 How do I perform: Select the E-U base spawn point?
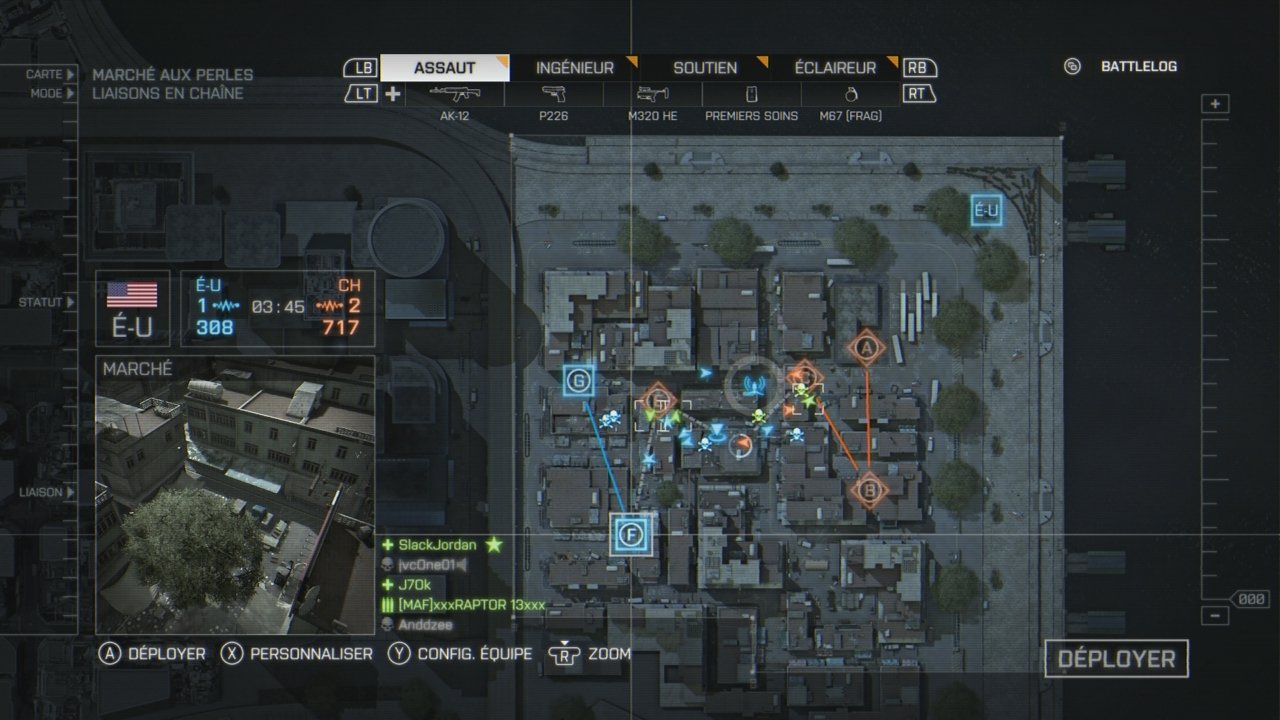click(x=986, y=210)
